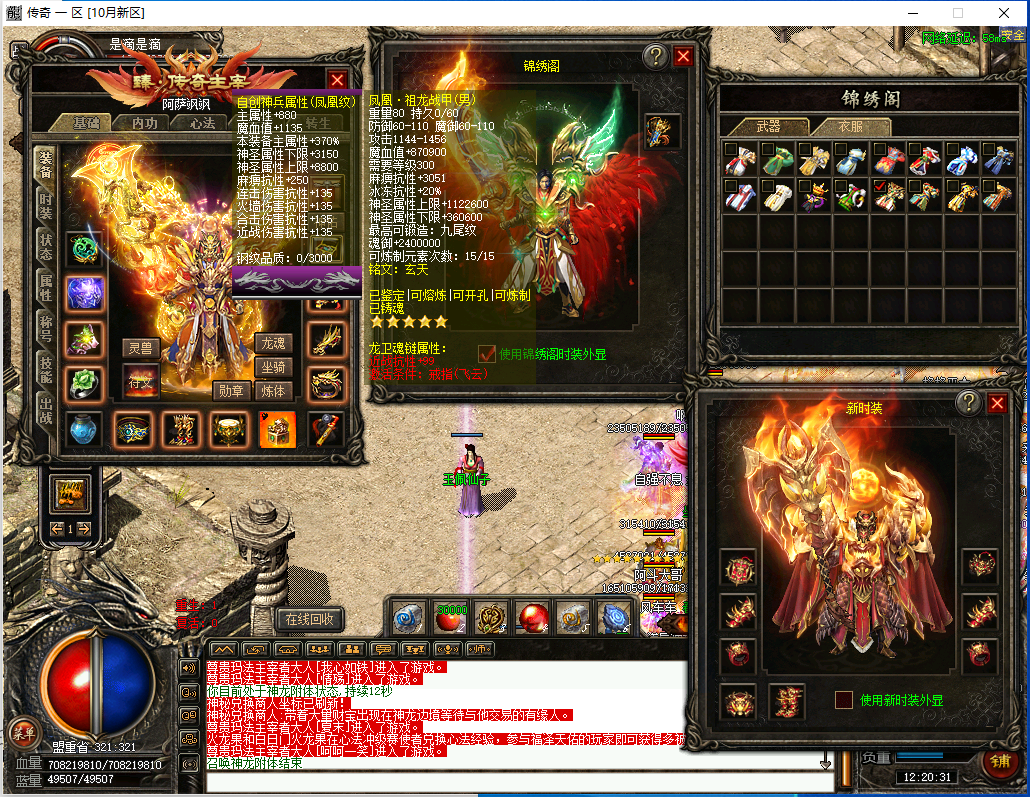This screenshot has height=797, width=1030.
Task: Close the 锦绣阁 item detail window
Action: coord(683,56)
